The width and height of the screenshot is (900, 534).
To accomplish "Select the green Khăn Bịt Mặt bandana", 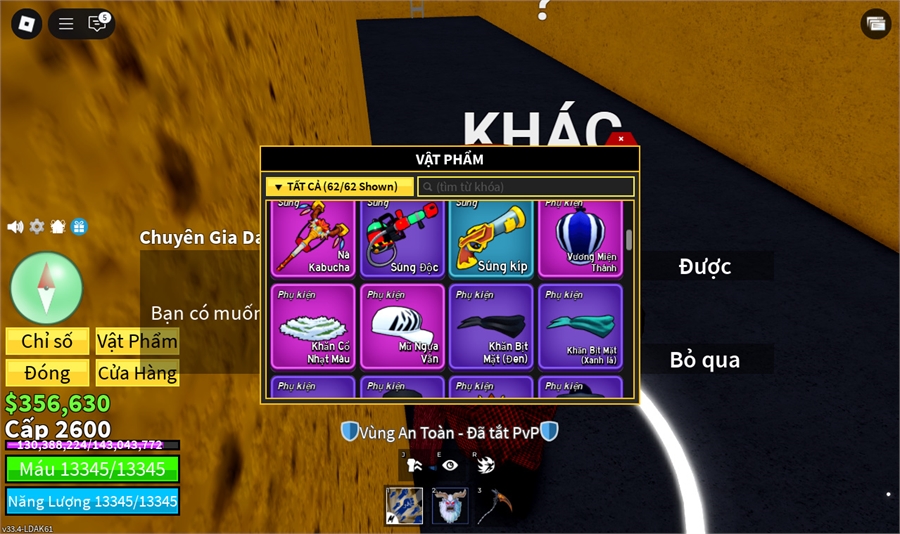I will pyautogui.click(x=580, y=326).
